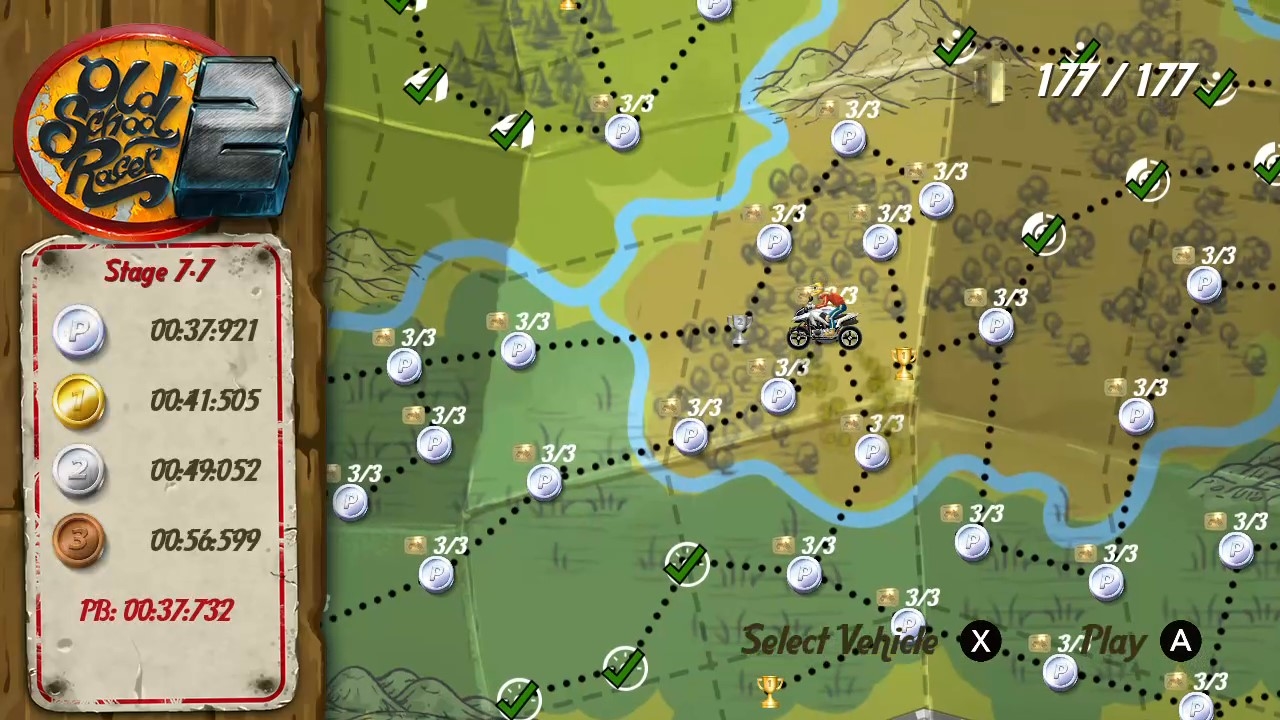Screen dimensions: 1280x720
Task: Select the gold medal icon beside 00:41:505
Action: click(x=79, y=401)
